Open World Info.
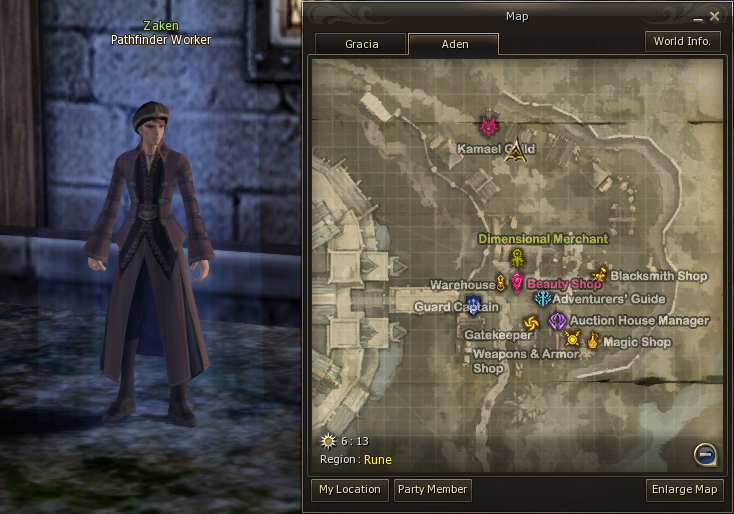This screenshot has height=514, width=734. [x=682, y=42]
